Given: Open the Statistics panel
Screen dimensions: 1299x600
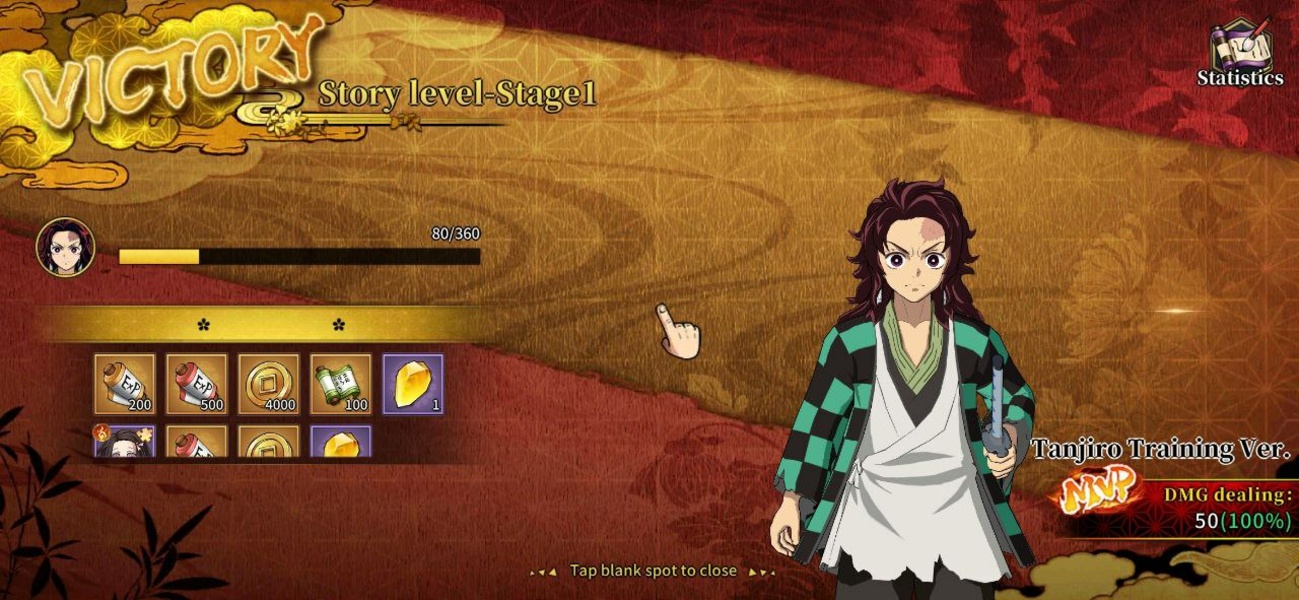Looking at the screenshot, I should coord(1240,54).
